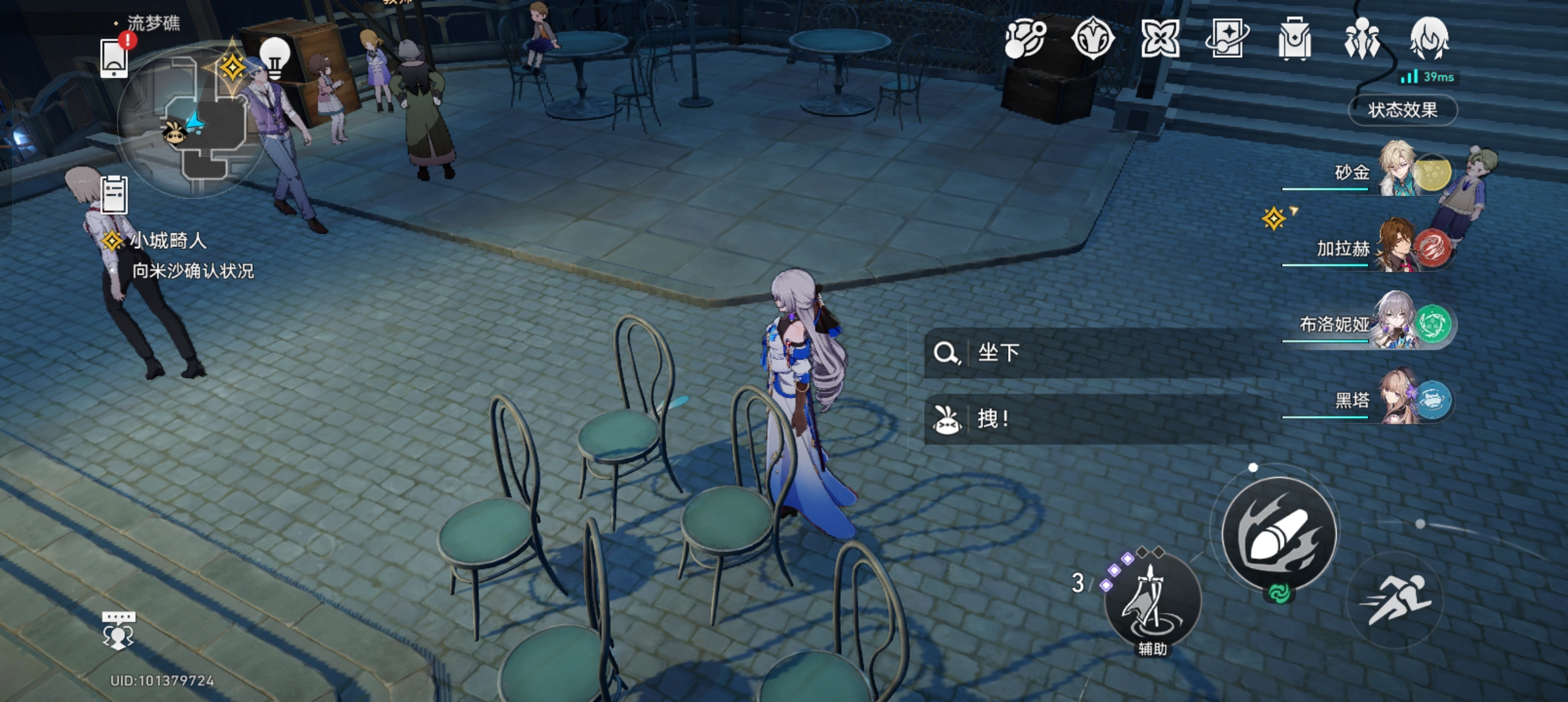Open the planet-orbit warp icon
This screenshot has width=1568, height=702.
click(x=1025, y=39)
